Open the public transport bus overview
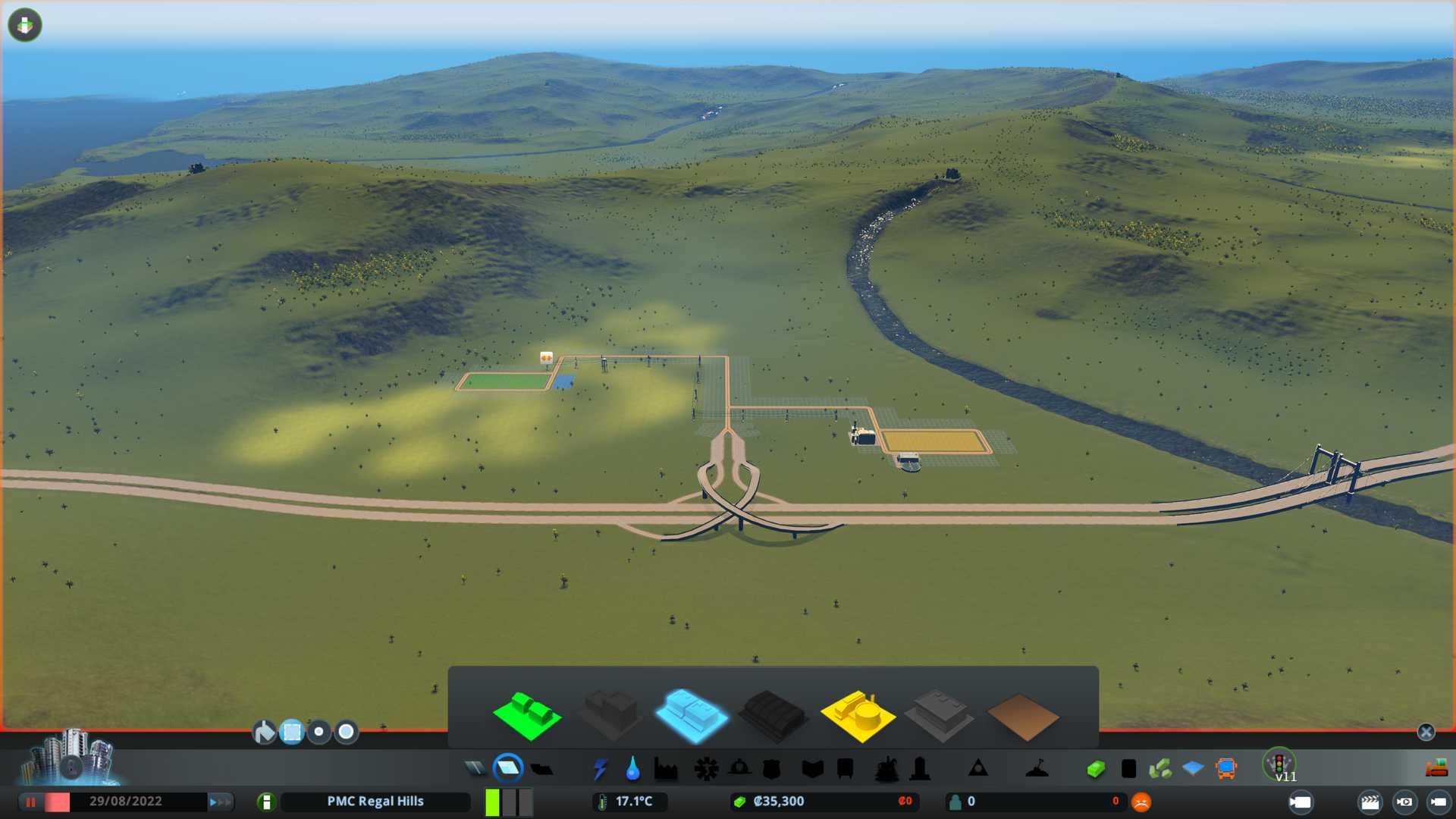 [1225, 769]
